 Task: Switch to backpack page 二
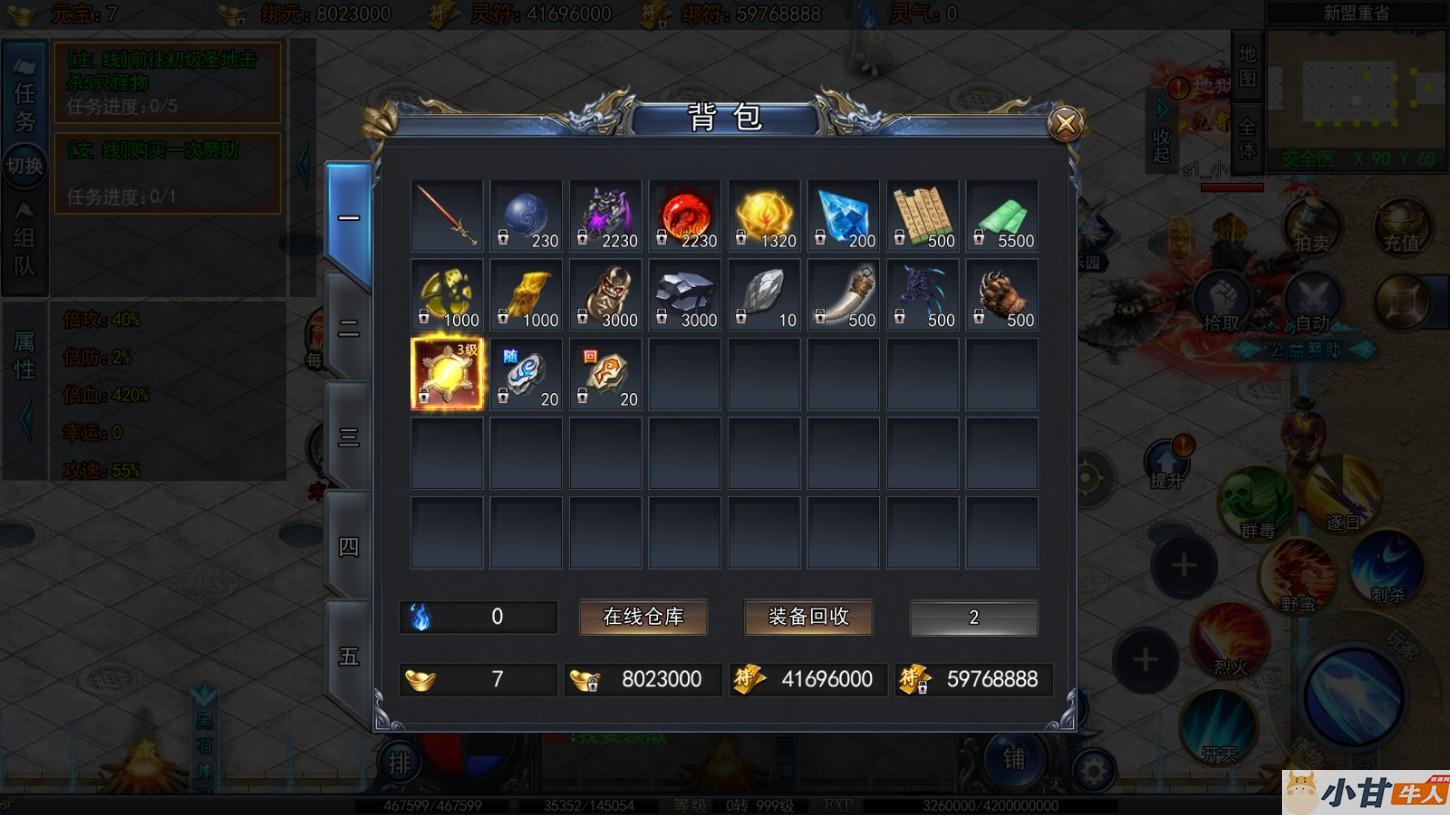coord(348,328)
